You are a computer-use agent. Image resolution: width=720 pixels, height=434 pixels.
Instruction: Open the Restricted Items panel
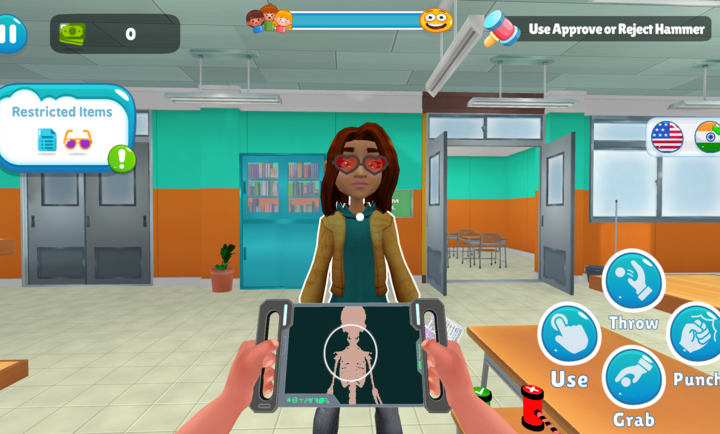(x=62, y=127)
